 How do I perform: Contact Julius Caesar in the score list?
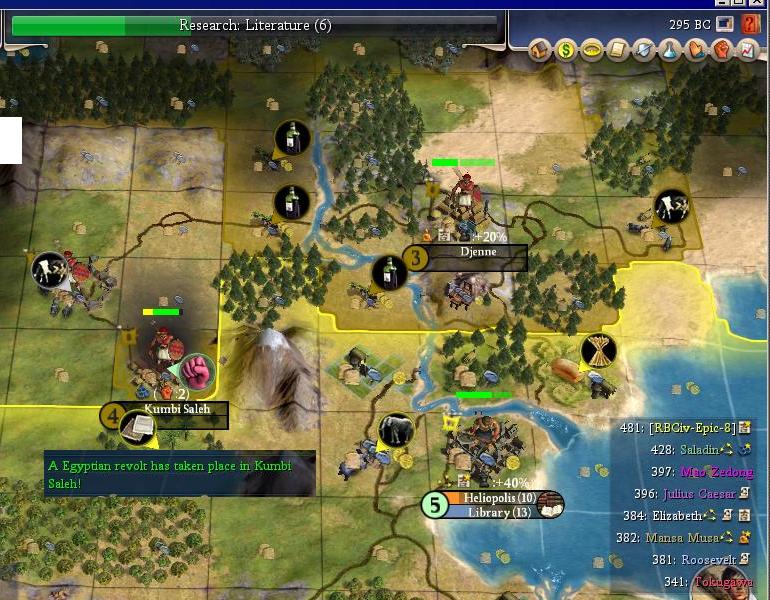[x=698, y=493]
